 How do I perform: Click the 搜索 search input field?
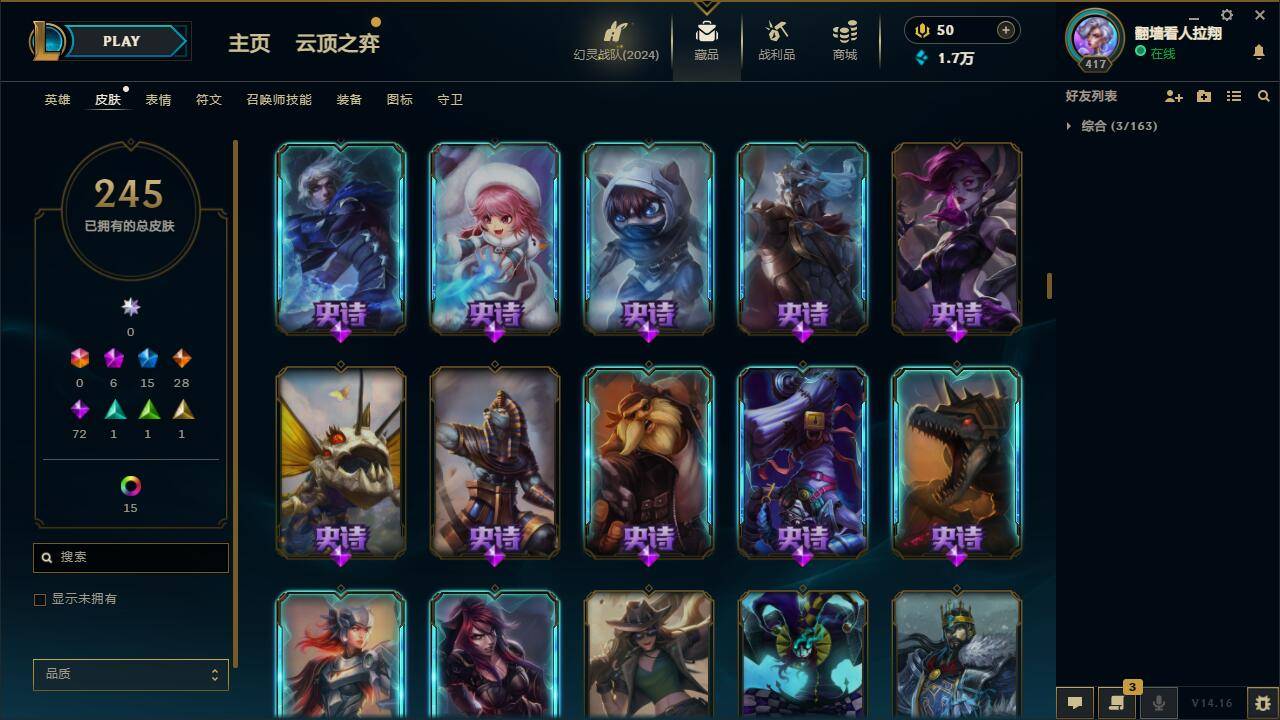(130, 557)
